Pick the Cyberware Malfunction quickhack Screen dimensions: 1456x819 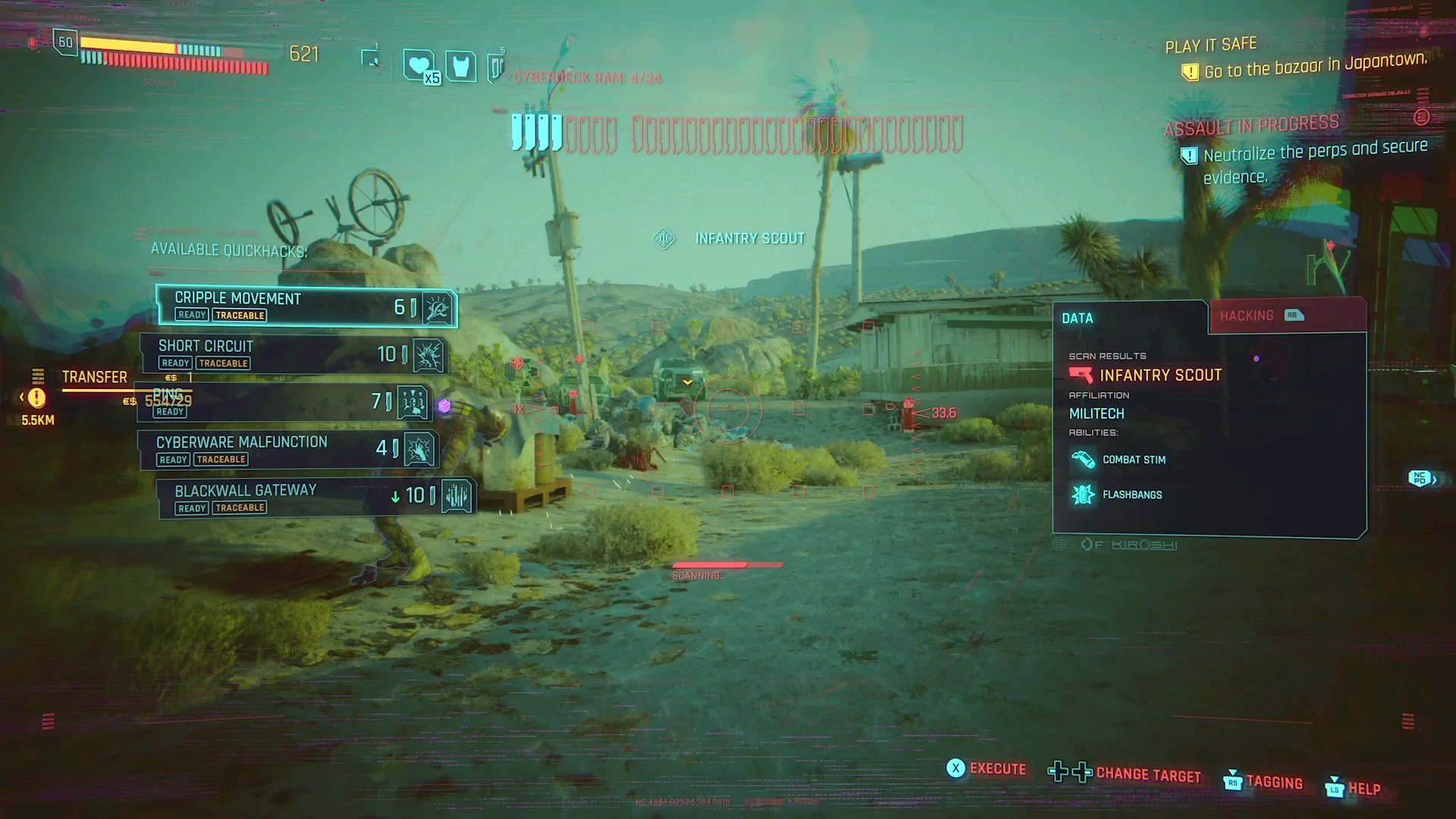[288, 449]
